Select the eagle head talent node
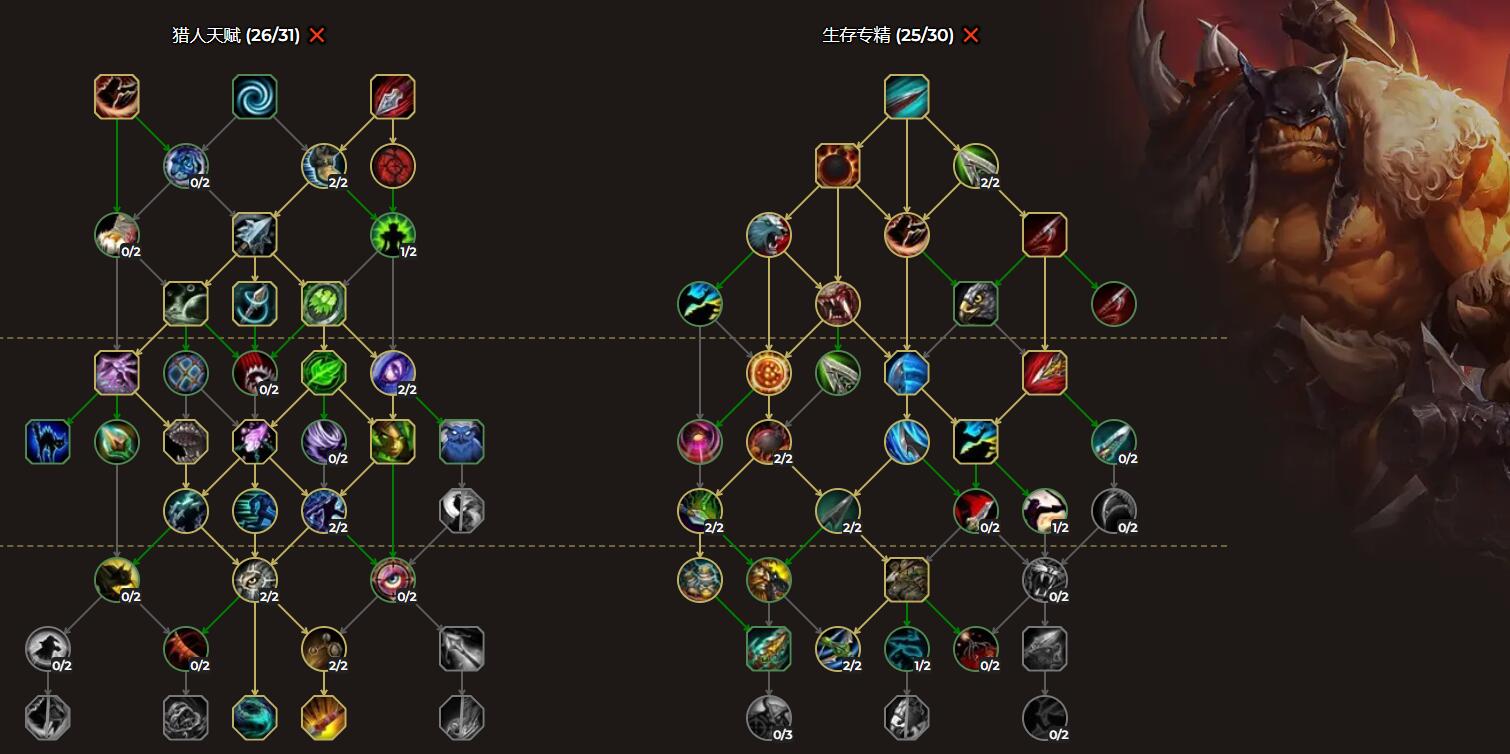The image size is (1510, 754). (x=976, y=304)
